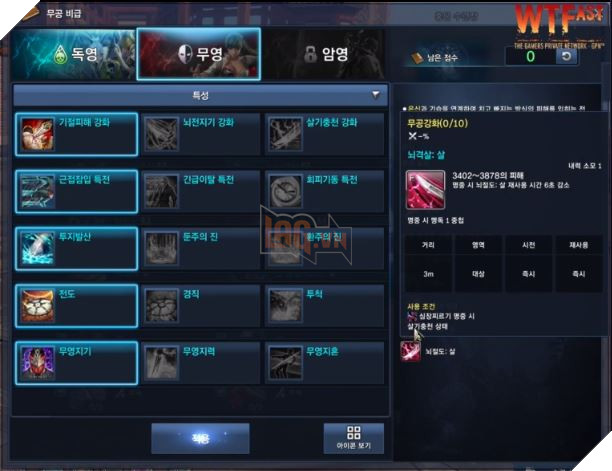Expand the 특성 dropdown
Viewport: 612px width, 471px height.
point(377,95)
